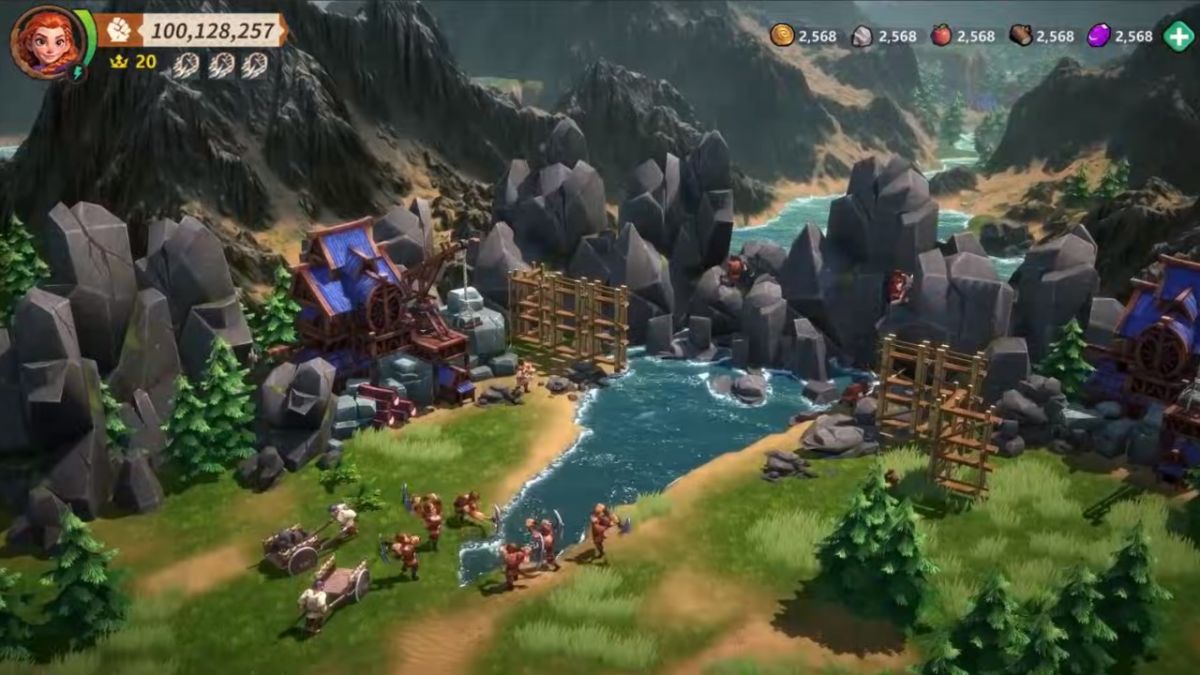The width and height of the screenshot is (1200, 675).
Task: Select the stone resource icon
Action: [x=861, y=36]
